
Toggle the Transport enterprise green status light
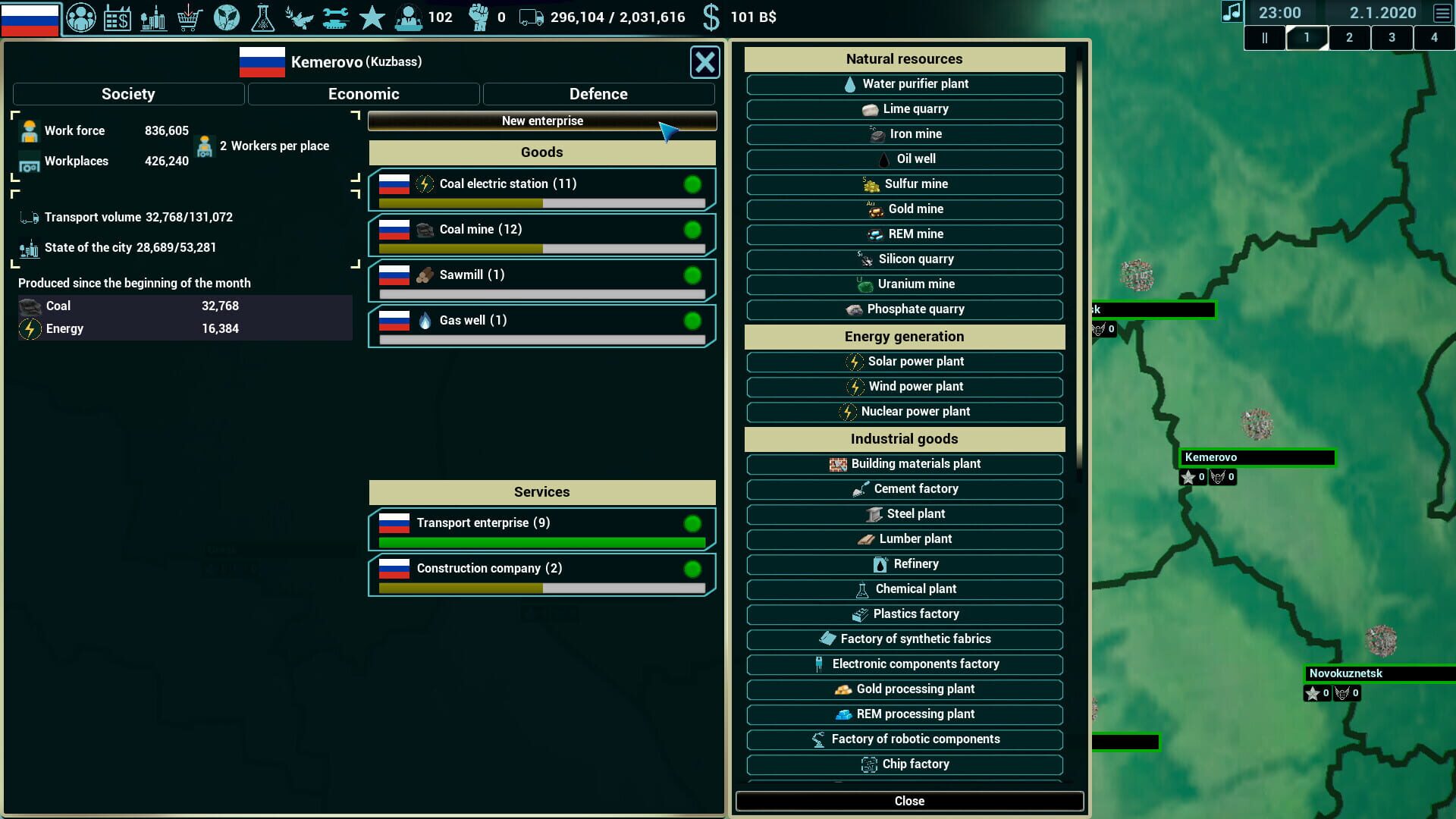pos(692,522)
